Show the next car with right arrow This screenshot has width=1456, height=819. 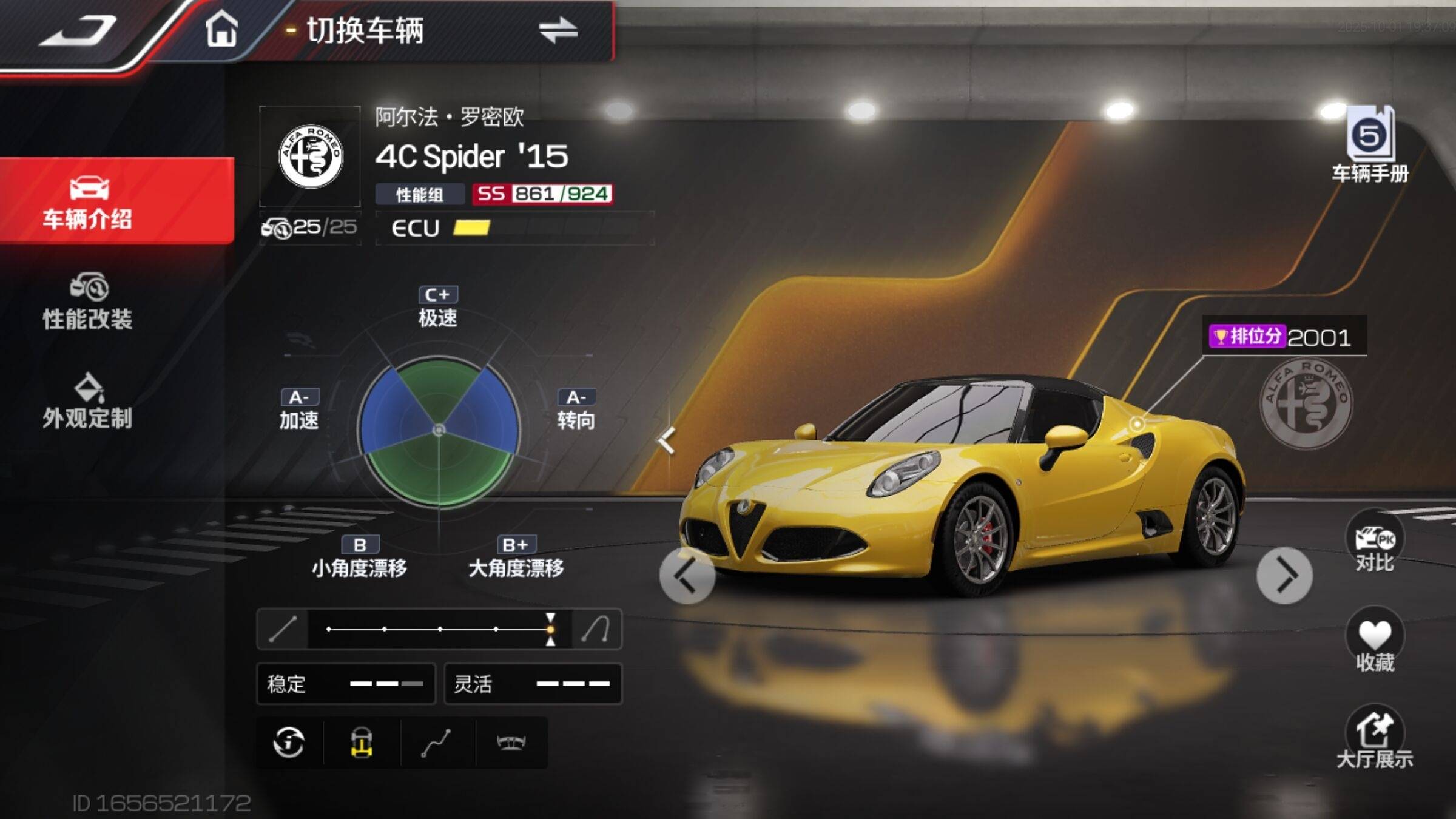pyautogui.click(x=1284, y=575)
